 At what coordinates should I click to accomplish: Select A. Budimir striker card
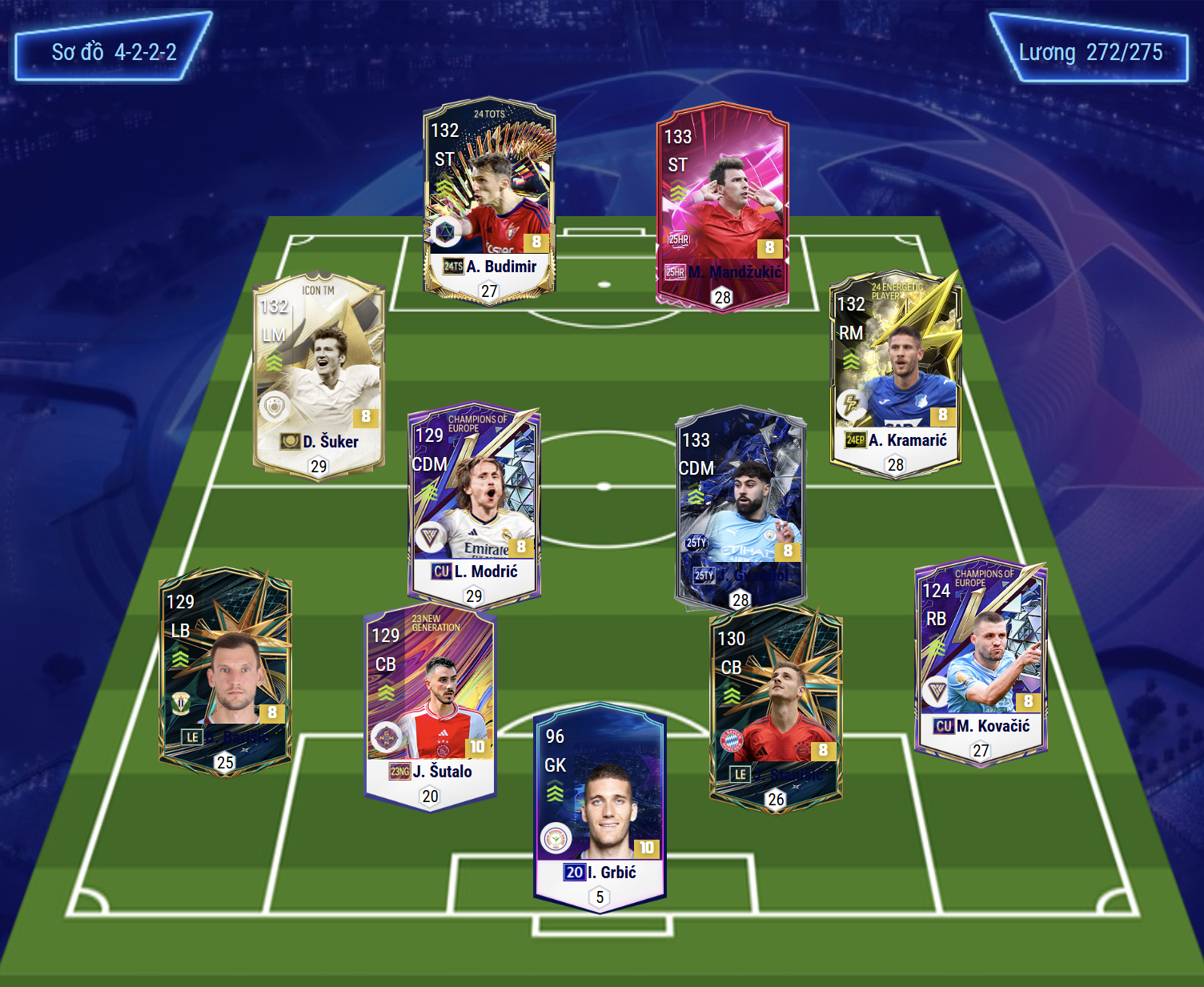point(489,199)
